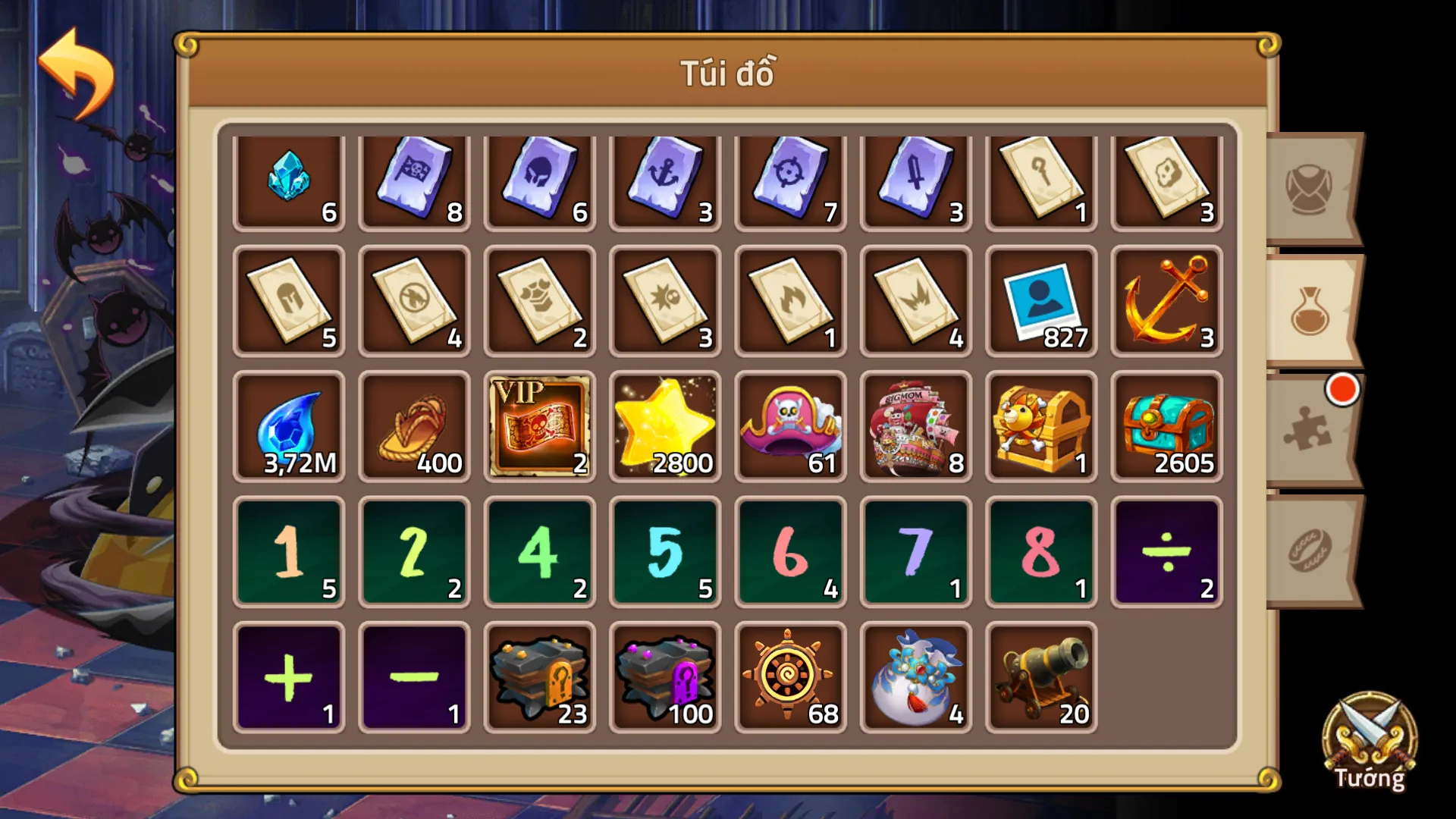Screen dimensions: 1456x819
Task: Select the golden anchor item
Action: [1166, 298]
